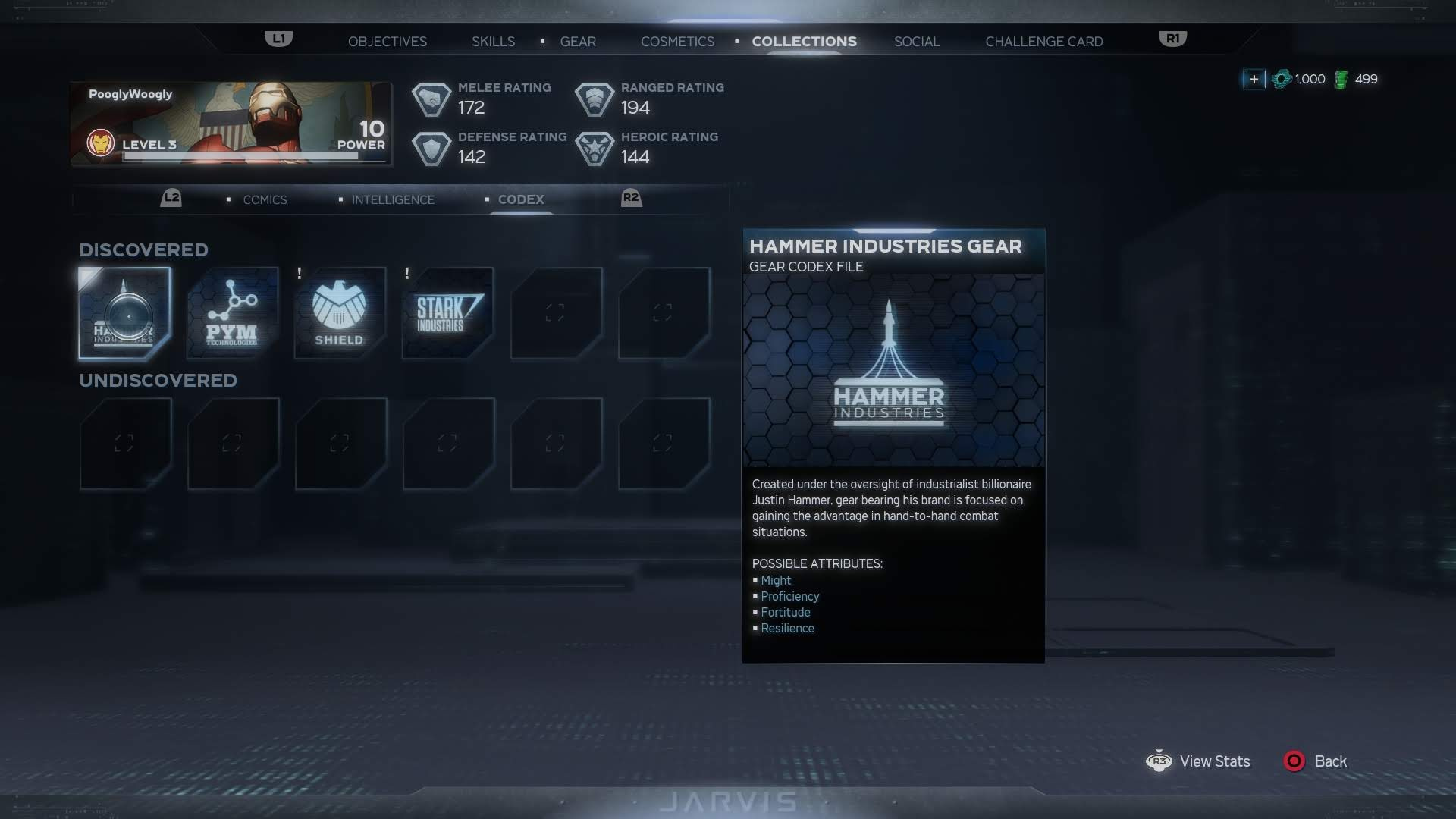
Task: Click the plus button to add credits
Action: [x=1254, y=79]
